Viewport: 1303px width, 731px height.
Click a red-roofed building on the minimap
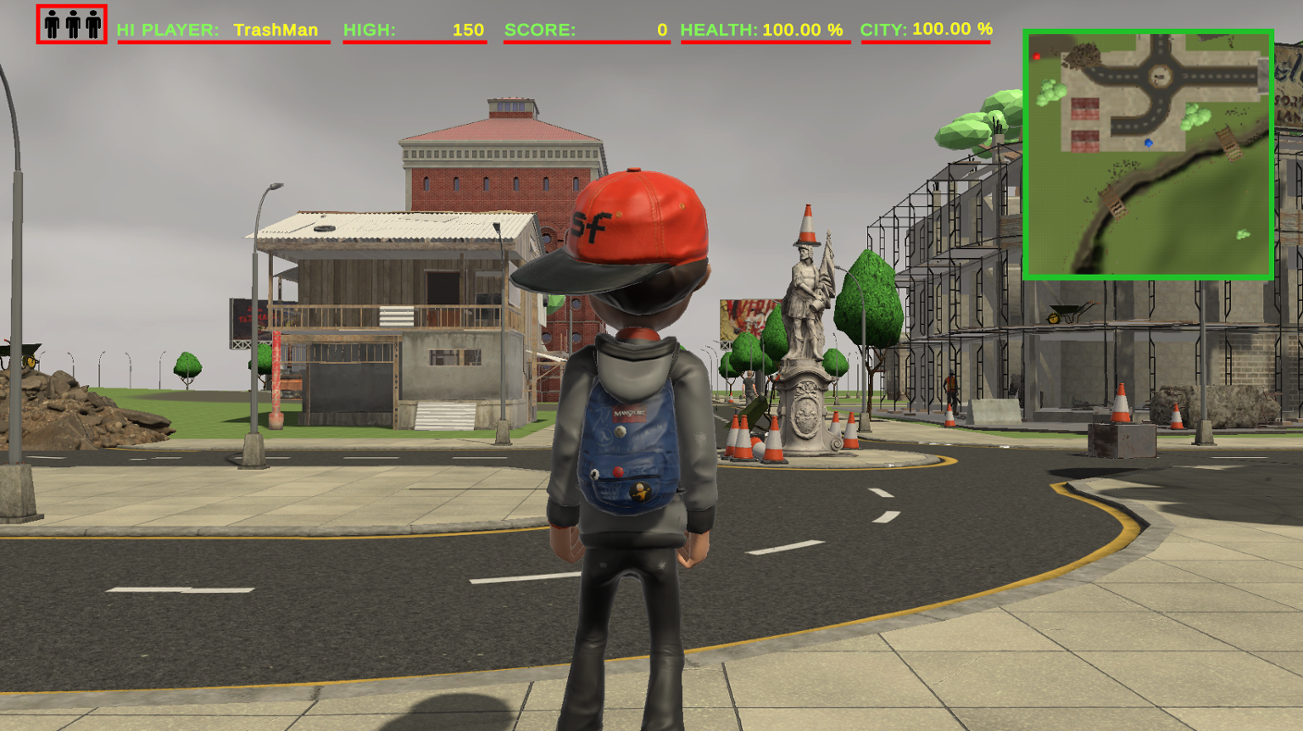[1084, 108]
